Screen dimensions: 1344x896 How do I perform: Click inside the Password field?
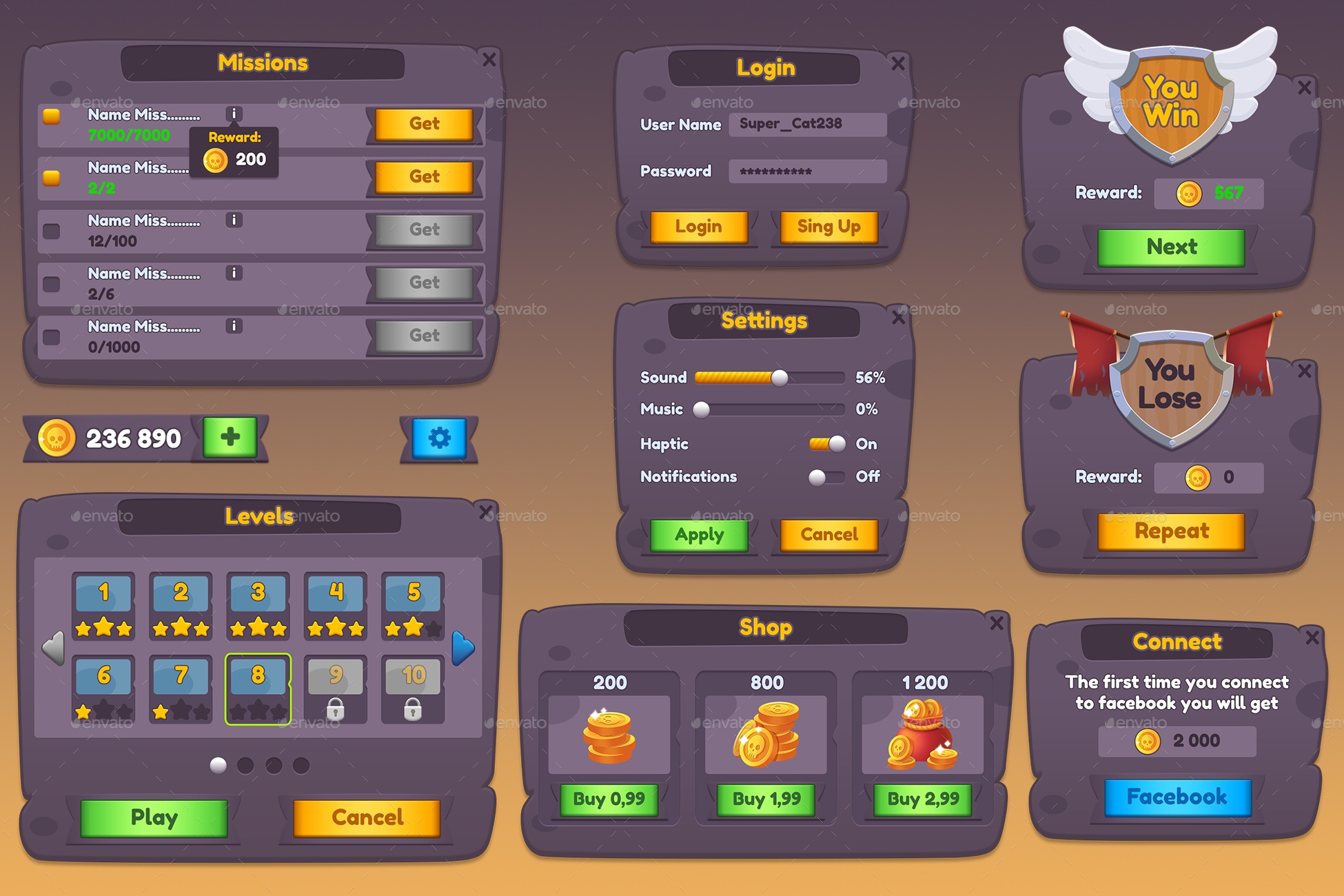(806, 171)
